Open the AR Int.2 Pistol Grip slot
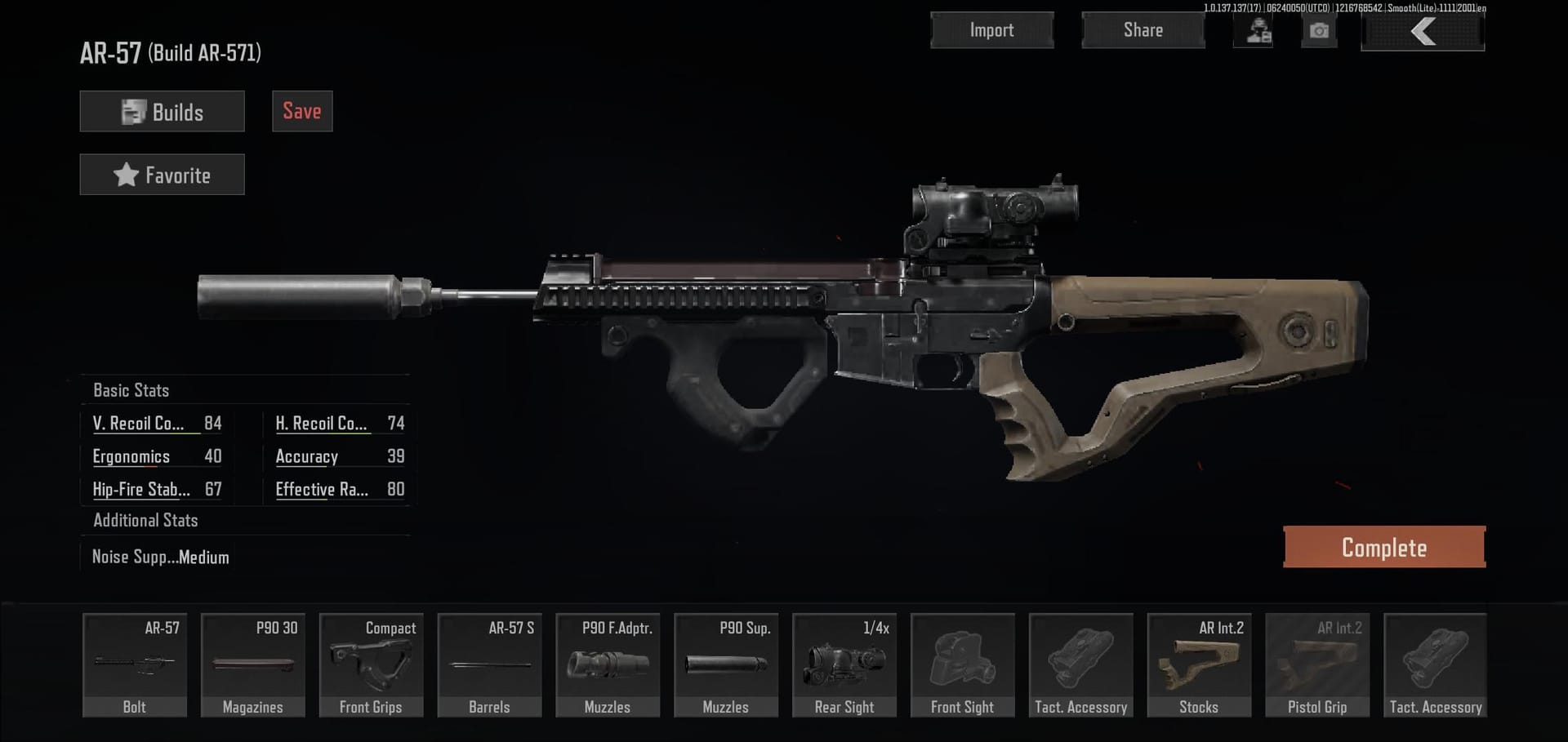This screenshot has height=742, width=1568. 1317,665
